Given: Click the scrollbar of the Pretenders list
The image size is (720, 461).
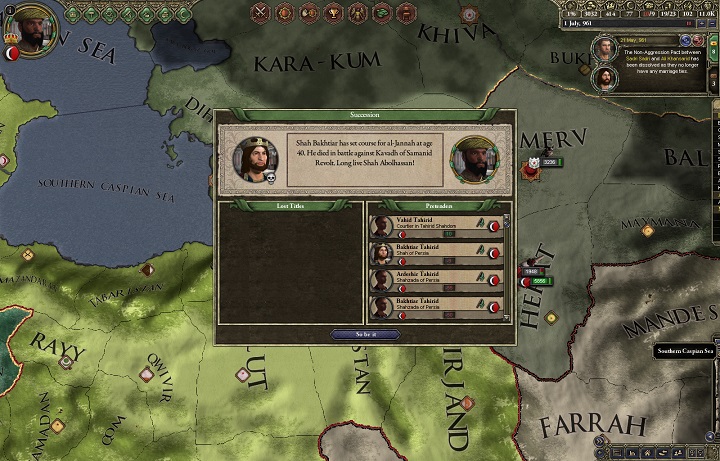Looking at the screenshot, I should 508,266.
